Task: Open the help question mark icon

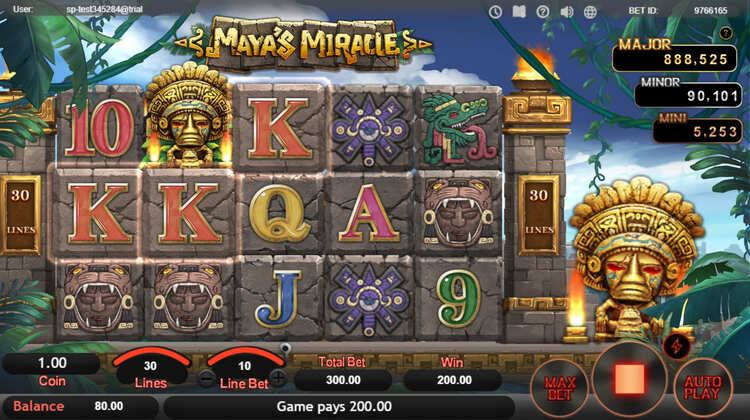Action: [543, 12]
